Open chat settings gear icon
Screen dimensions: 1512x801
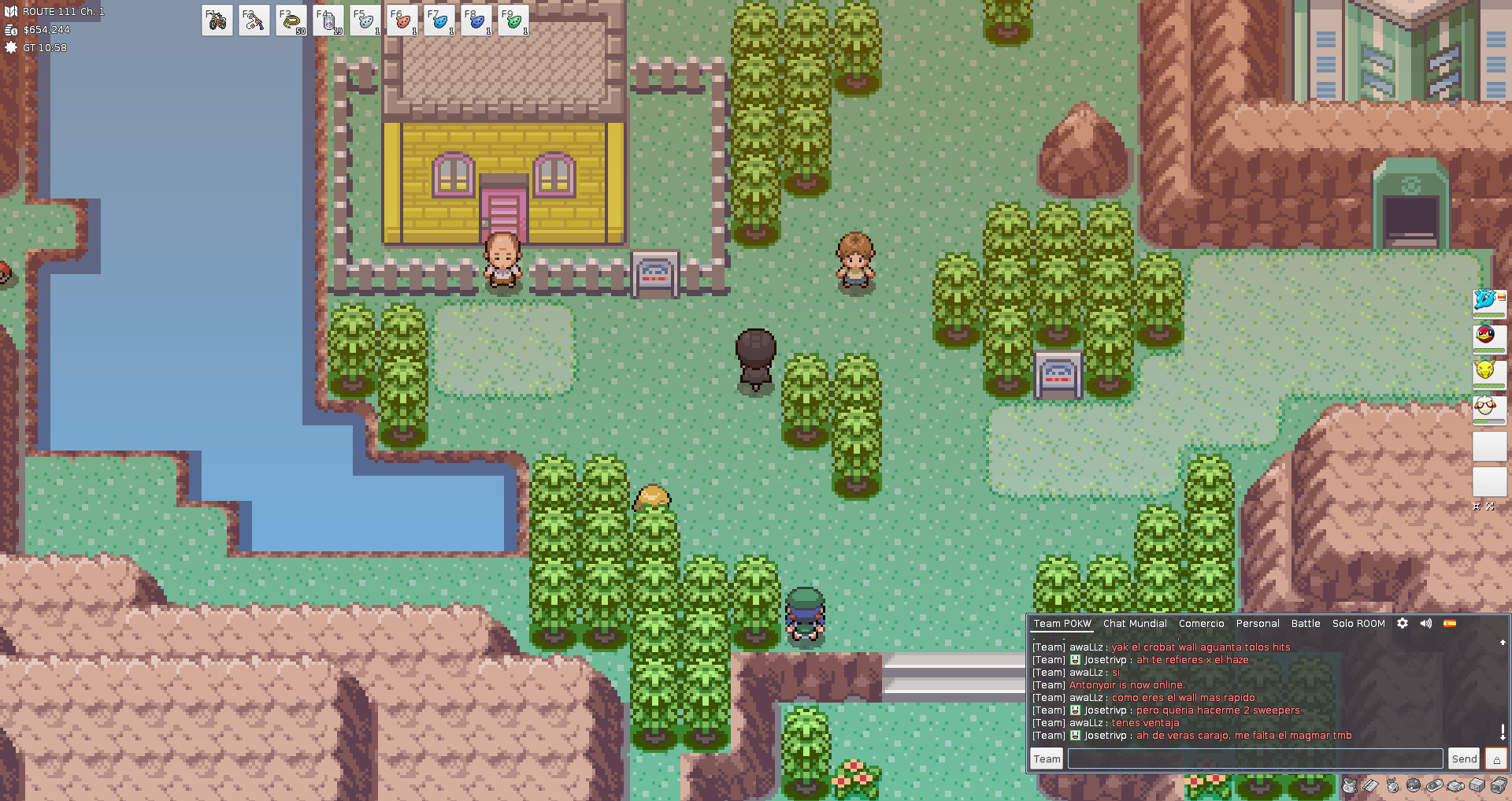click(x=1403, y=624)
